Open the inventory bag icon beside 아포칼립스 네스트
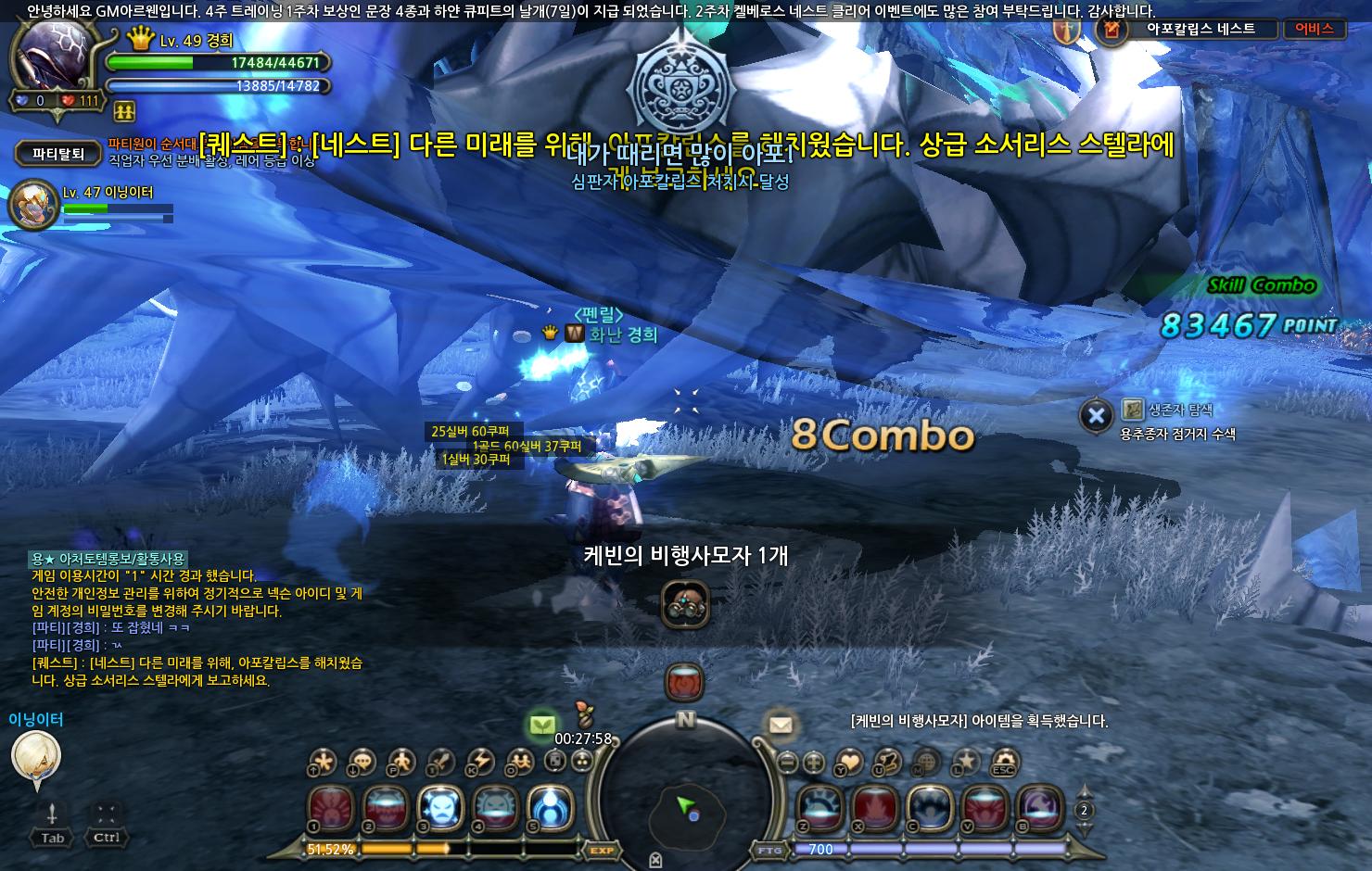The height and width of the screenshot is (871, 1372). (1112, 30)
